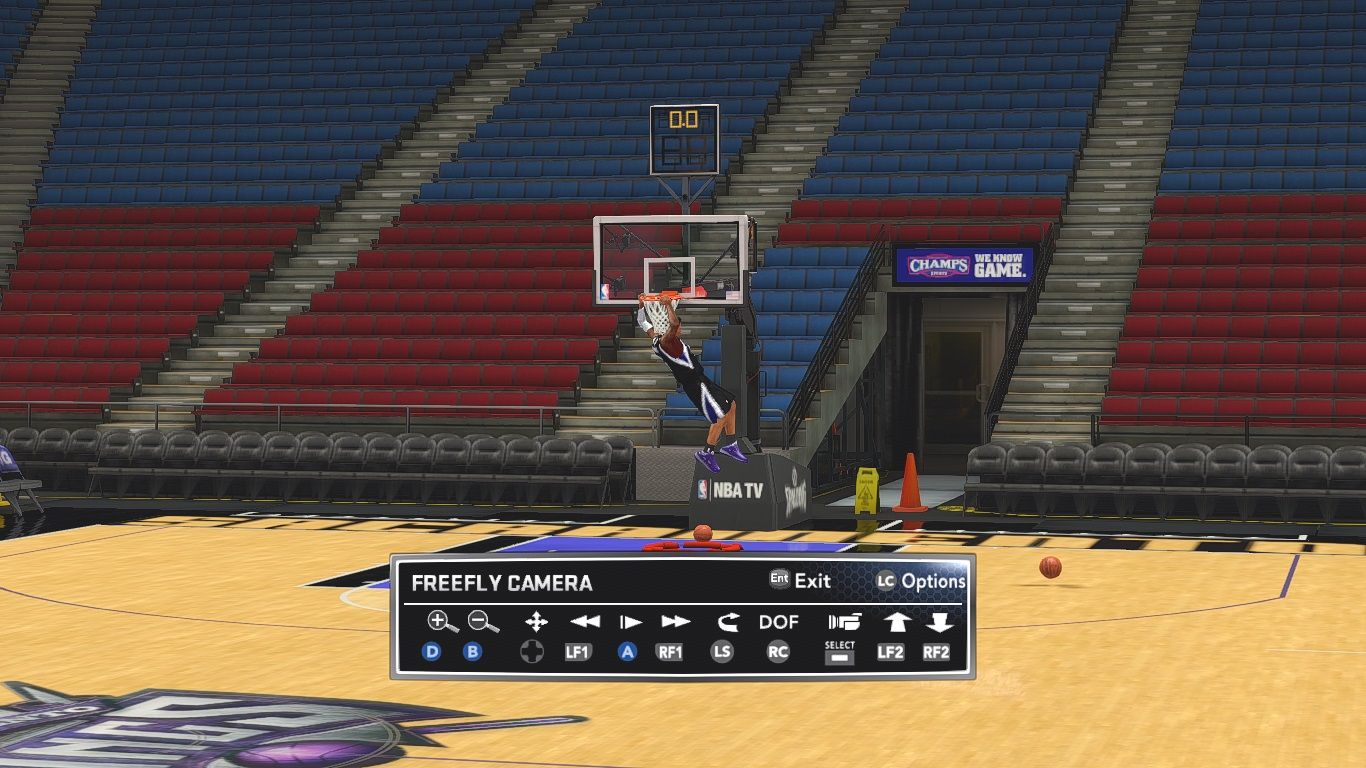The height and width of the screenshot is (768, 1366).
Task: Exit the Freefly Camera mode
Action: 800,580
